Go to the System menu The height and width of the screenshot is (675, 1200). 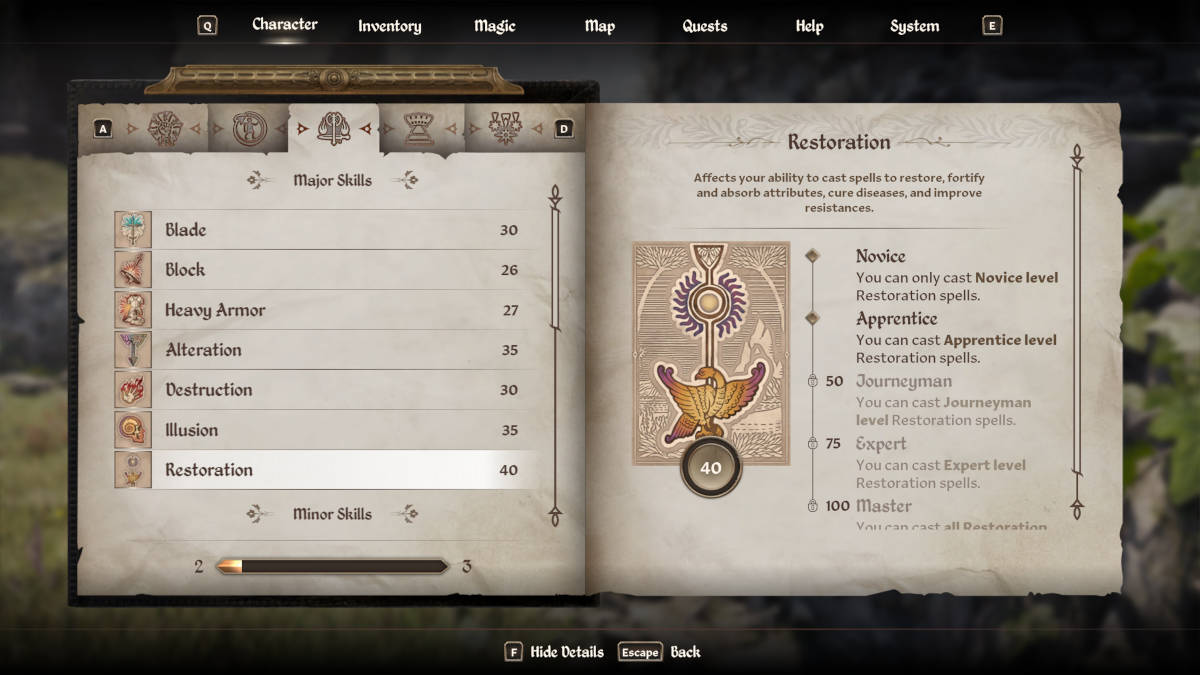pyautogui.click(x=914, y=26)
